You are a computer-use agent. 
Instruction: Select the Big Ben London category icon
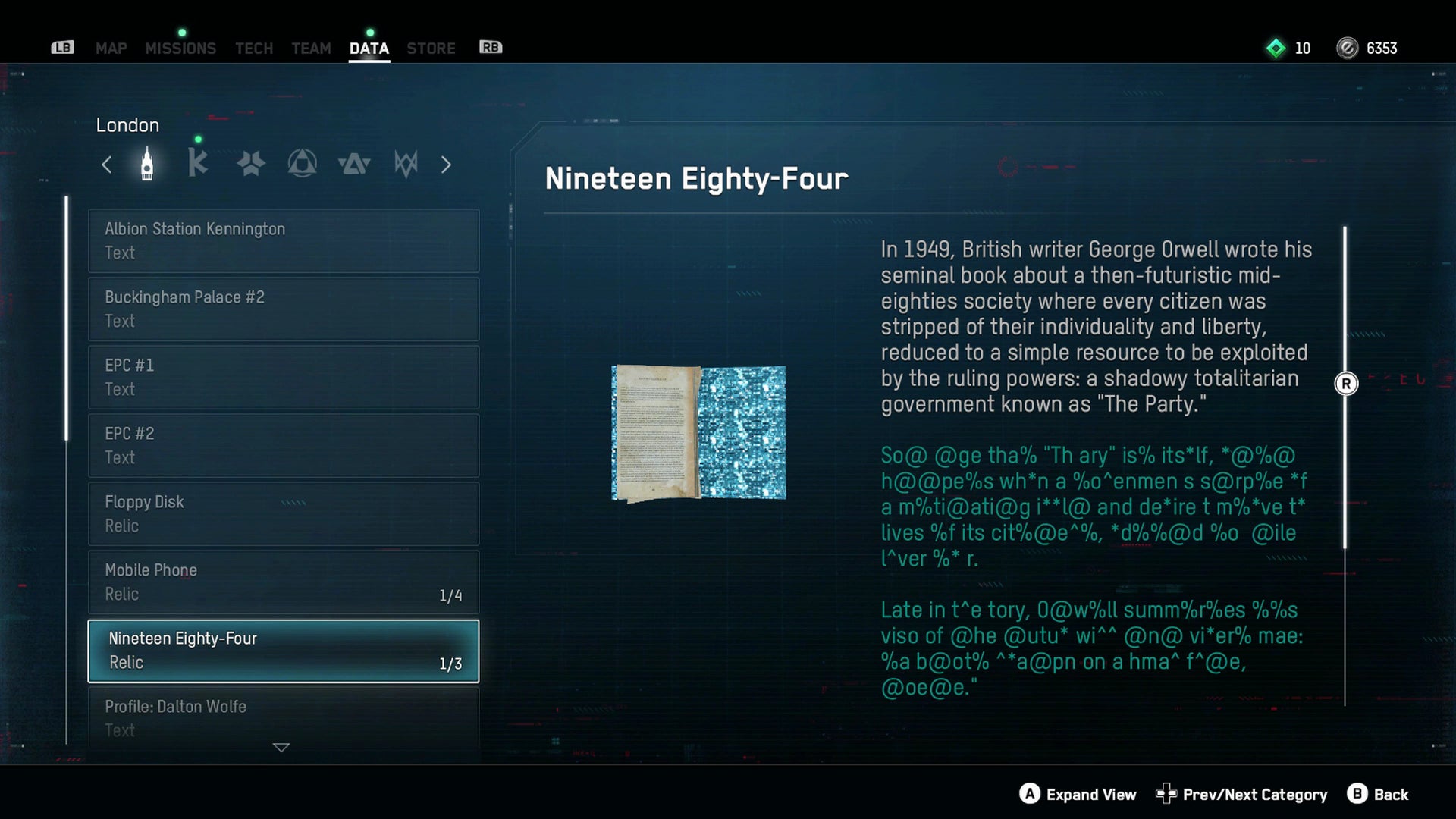click(146, 164)
